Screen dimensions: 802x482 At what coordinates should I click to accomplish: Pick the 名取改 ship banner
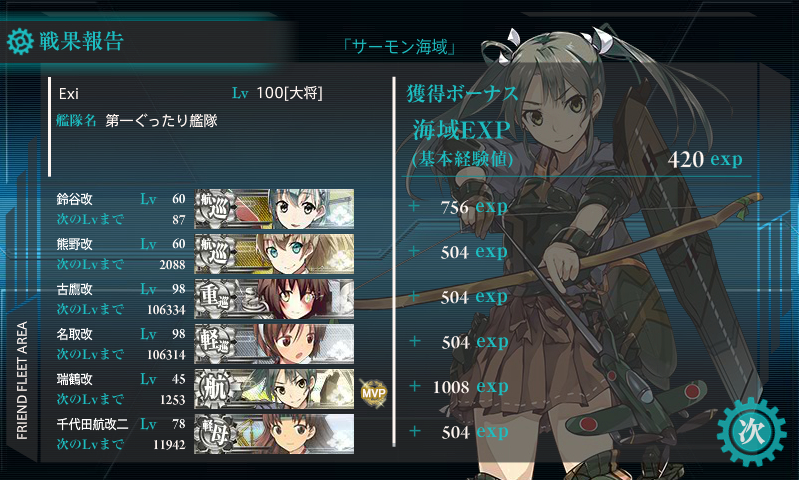(x=273, y=342)
